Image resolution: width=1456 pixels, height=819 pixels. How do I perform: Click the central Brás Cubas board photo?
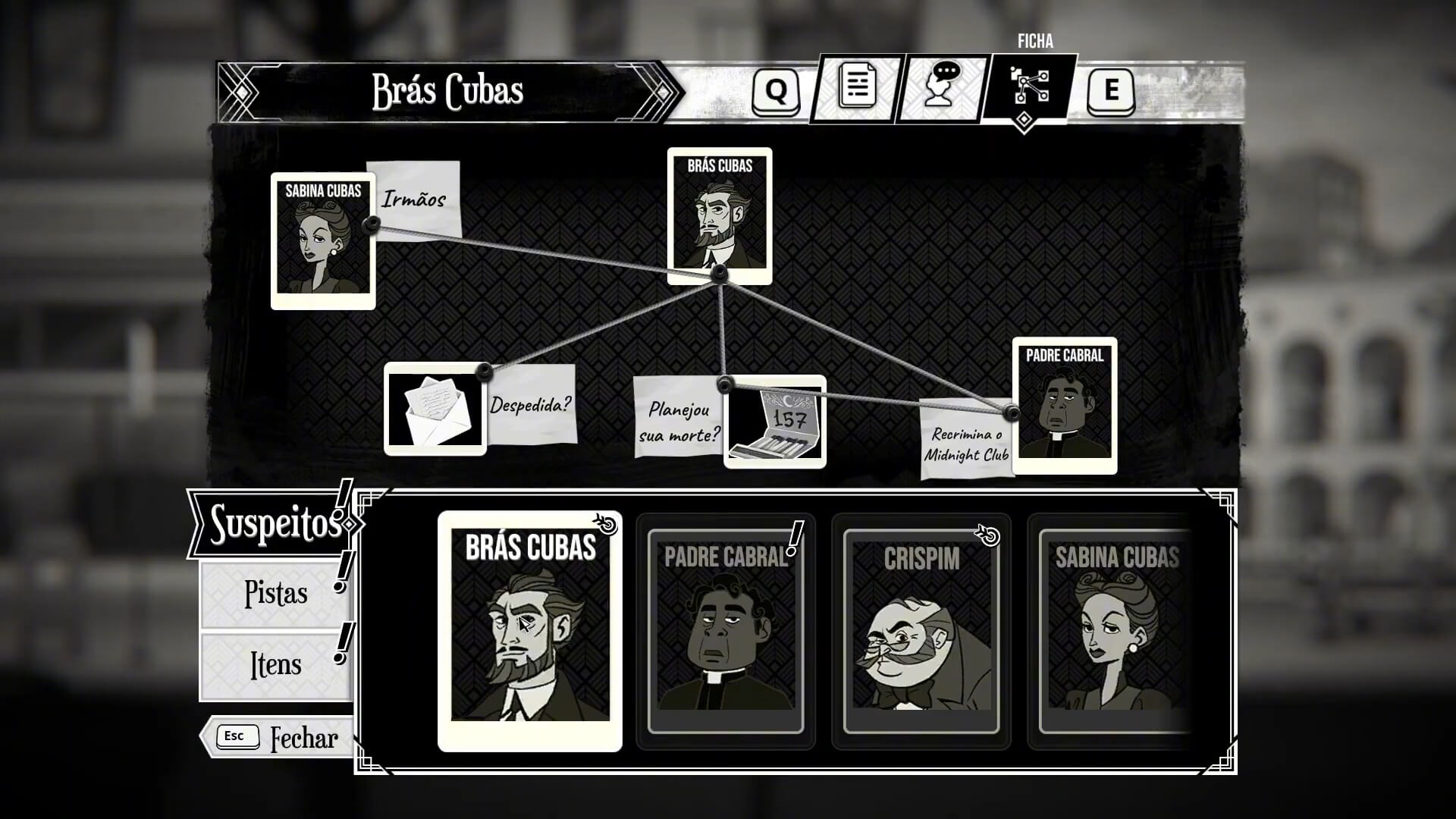719,215
